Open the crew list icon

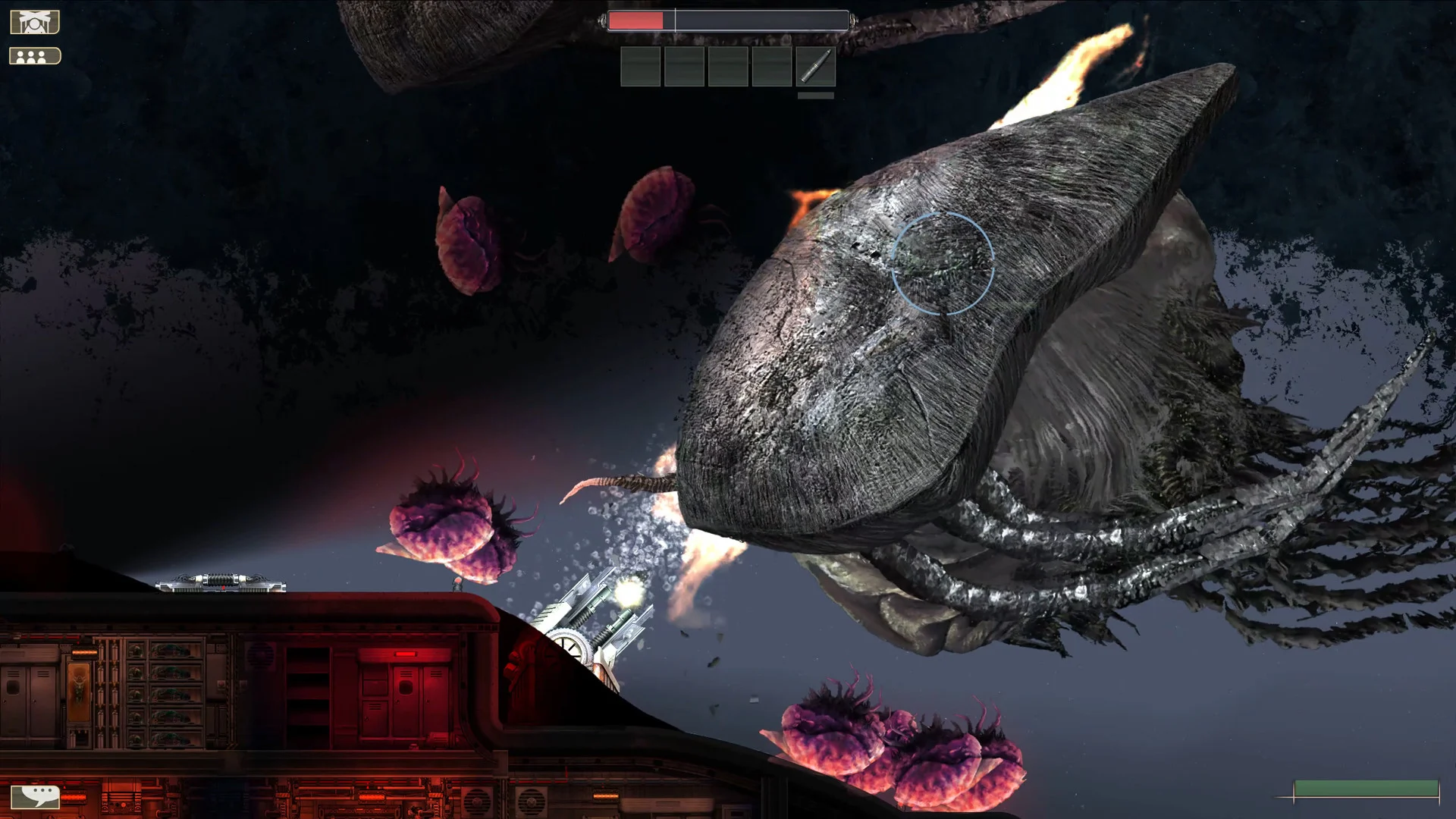[x=33, y=55]
